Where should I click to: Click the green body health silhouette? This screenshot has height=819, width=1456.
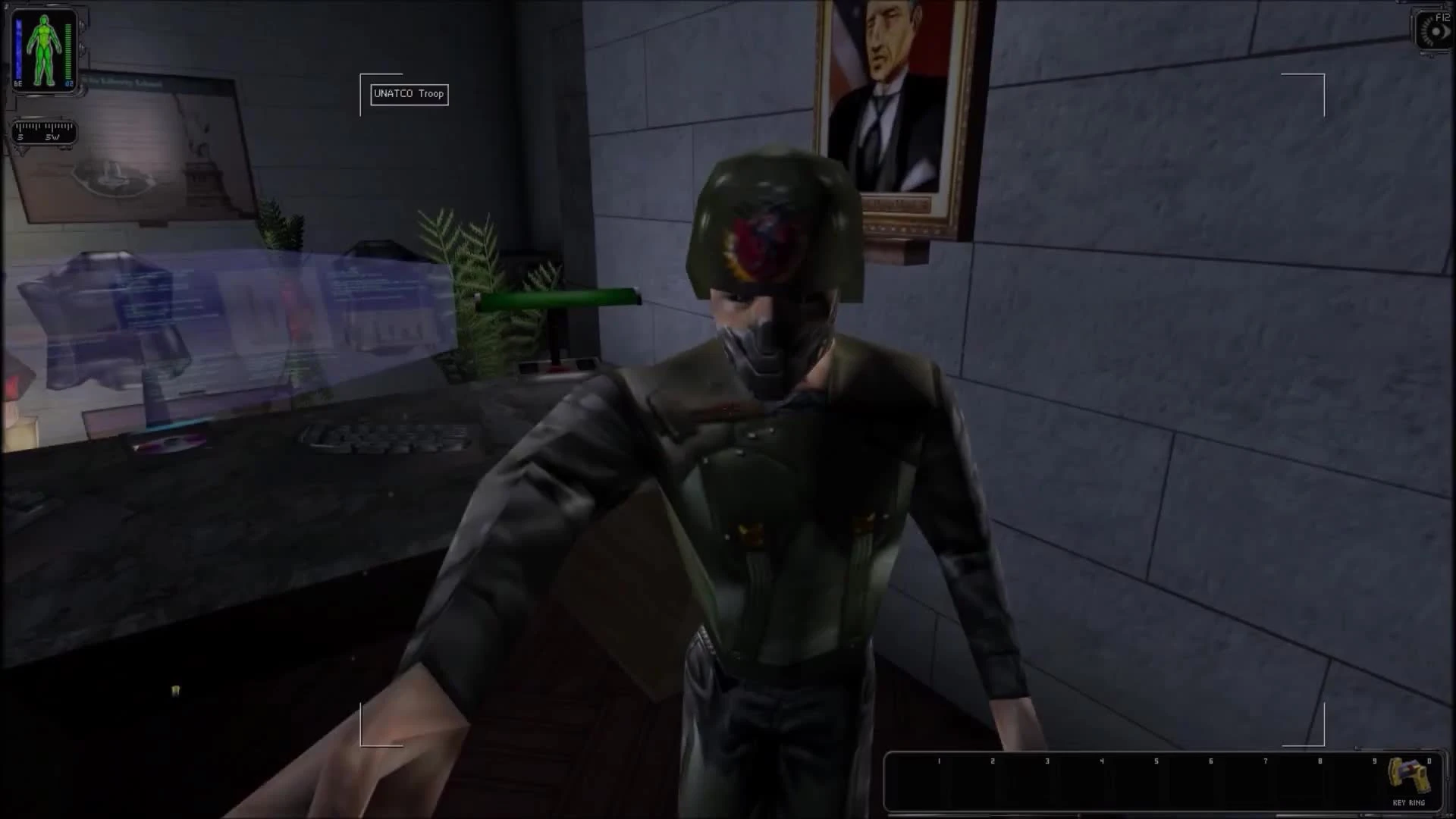tap(43, 49)
